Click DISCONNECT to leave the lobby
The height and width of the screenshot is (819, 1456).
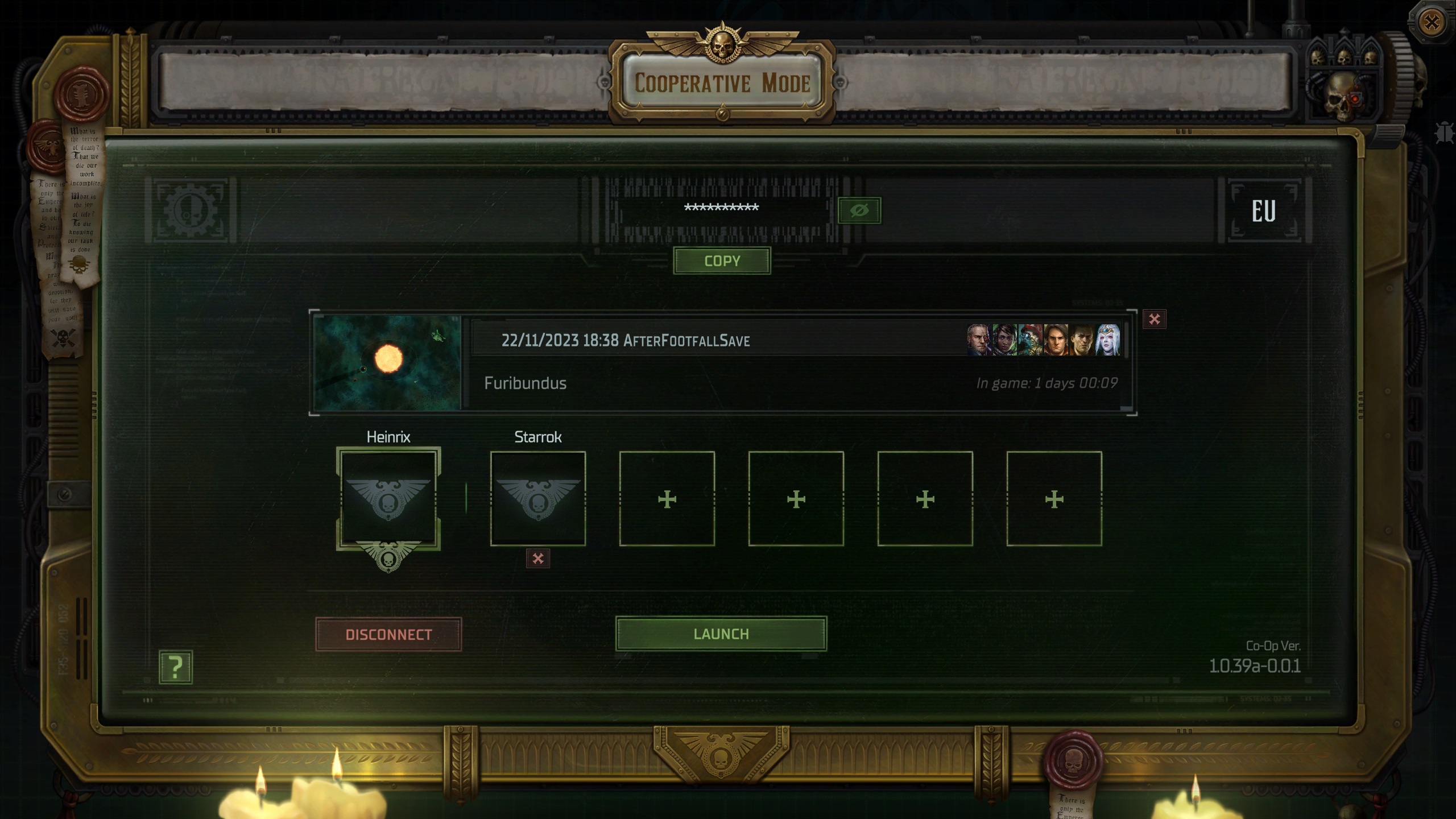click(389, 635)
